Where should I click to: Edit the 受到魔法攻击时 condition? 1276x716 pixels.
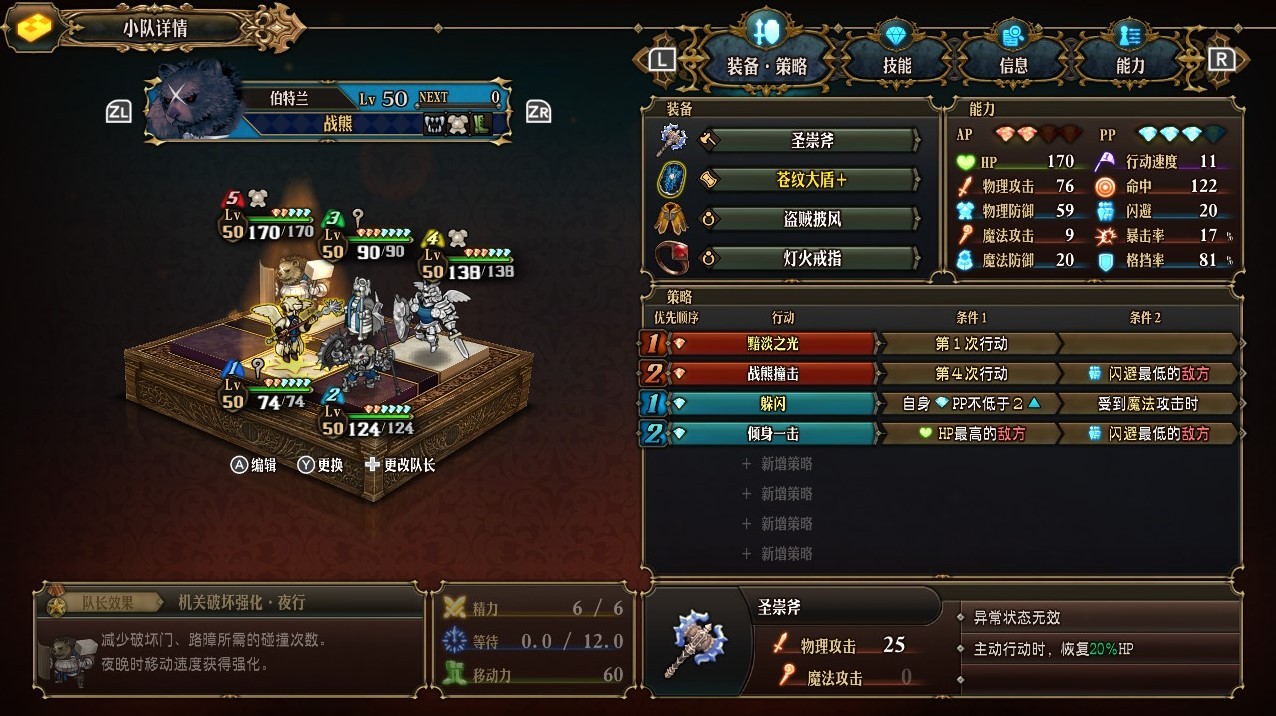click(x=1148, y=404)
